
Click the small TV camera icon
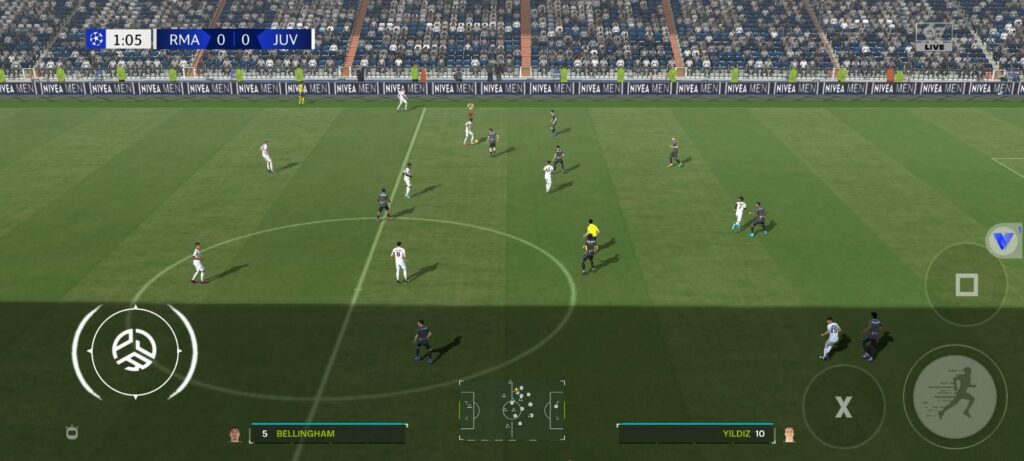point(71,432)
